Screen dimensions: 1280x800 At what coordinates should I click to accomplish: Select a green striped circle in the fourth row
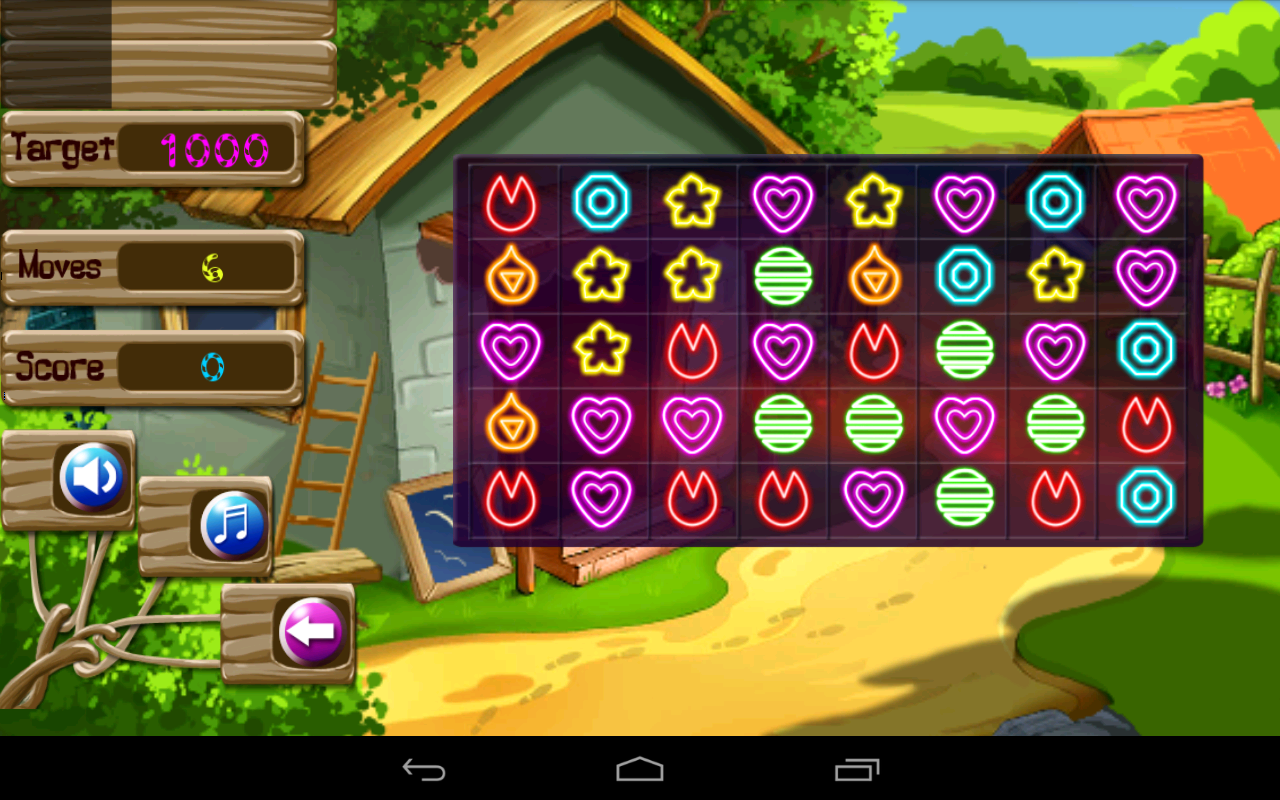[x=782, y=423]
